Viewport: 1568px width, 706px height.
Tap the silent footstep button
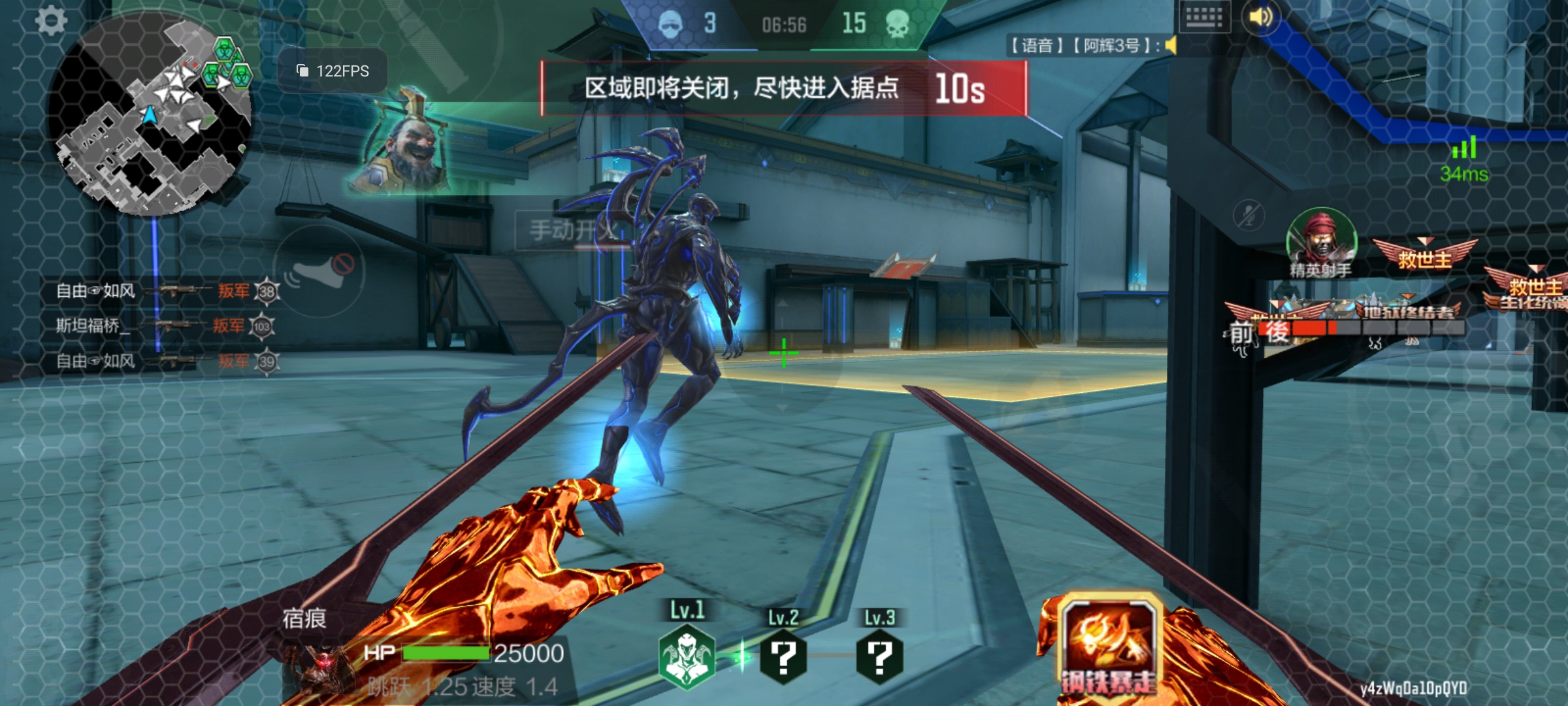point(319,273)
